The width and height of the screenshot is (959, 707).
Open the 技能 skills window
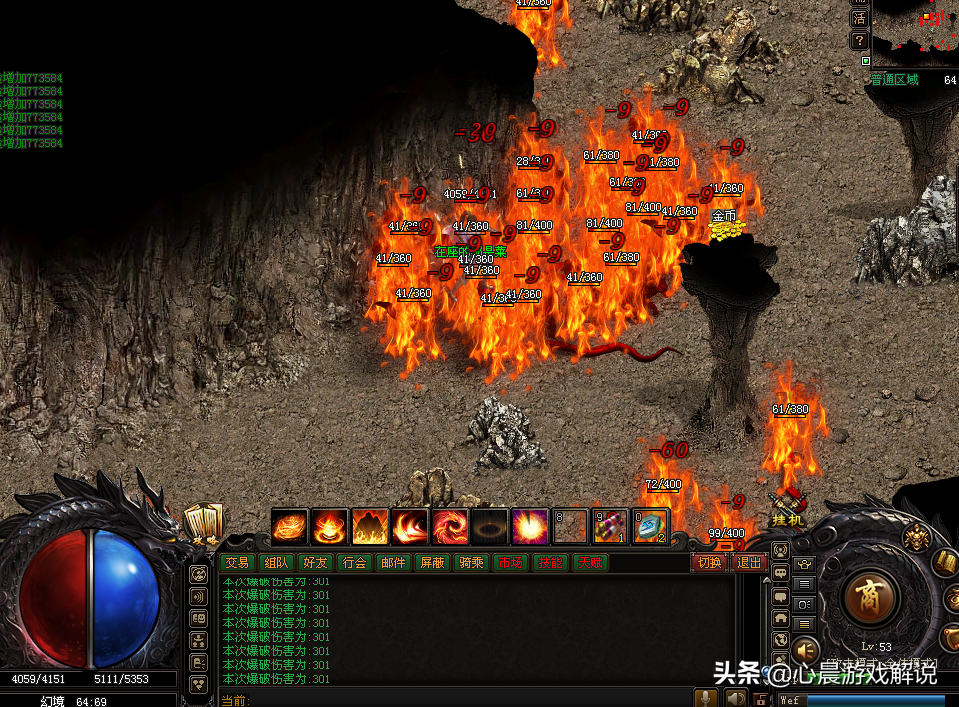[549, 563]
